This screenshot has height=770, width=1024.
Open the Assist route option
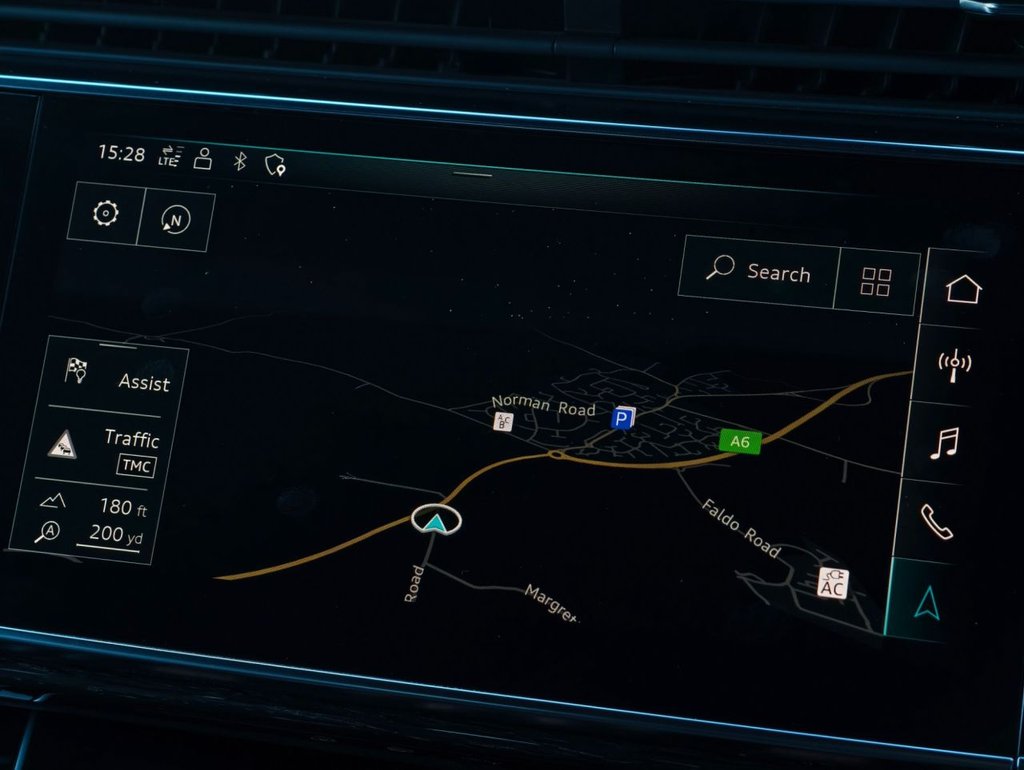(114, 378)
